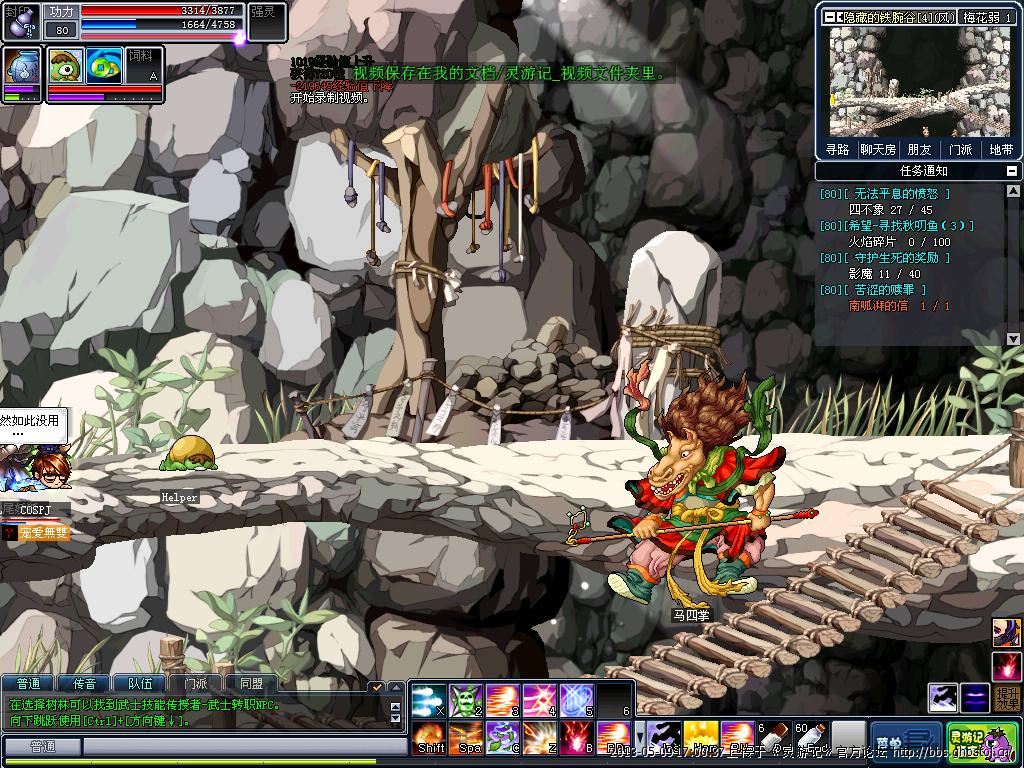Use the green monster skill in slot 2

click(x=466, y=700)
